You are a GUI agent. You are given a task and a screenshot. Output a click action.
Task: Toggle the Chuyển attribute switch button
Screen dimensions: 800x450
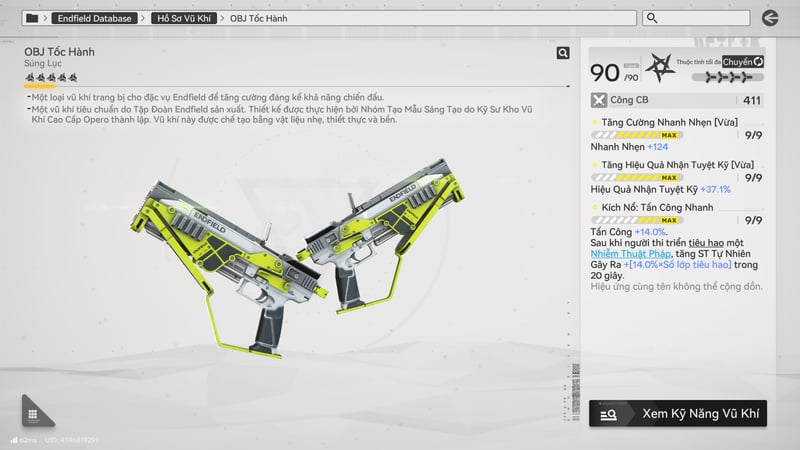tap(743, 62)
